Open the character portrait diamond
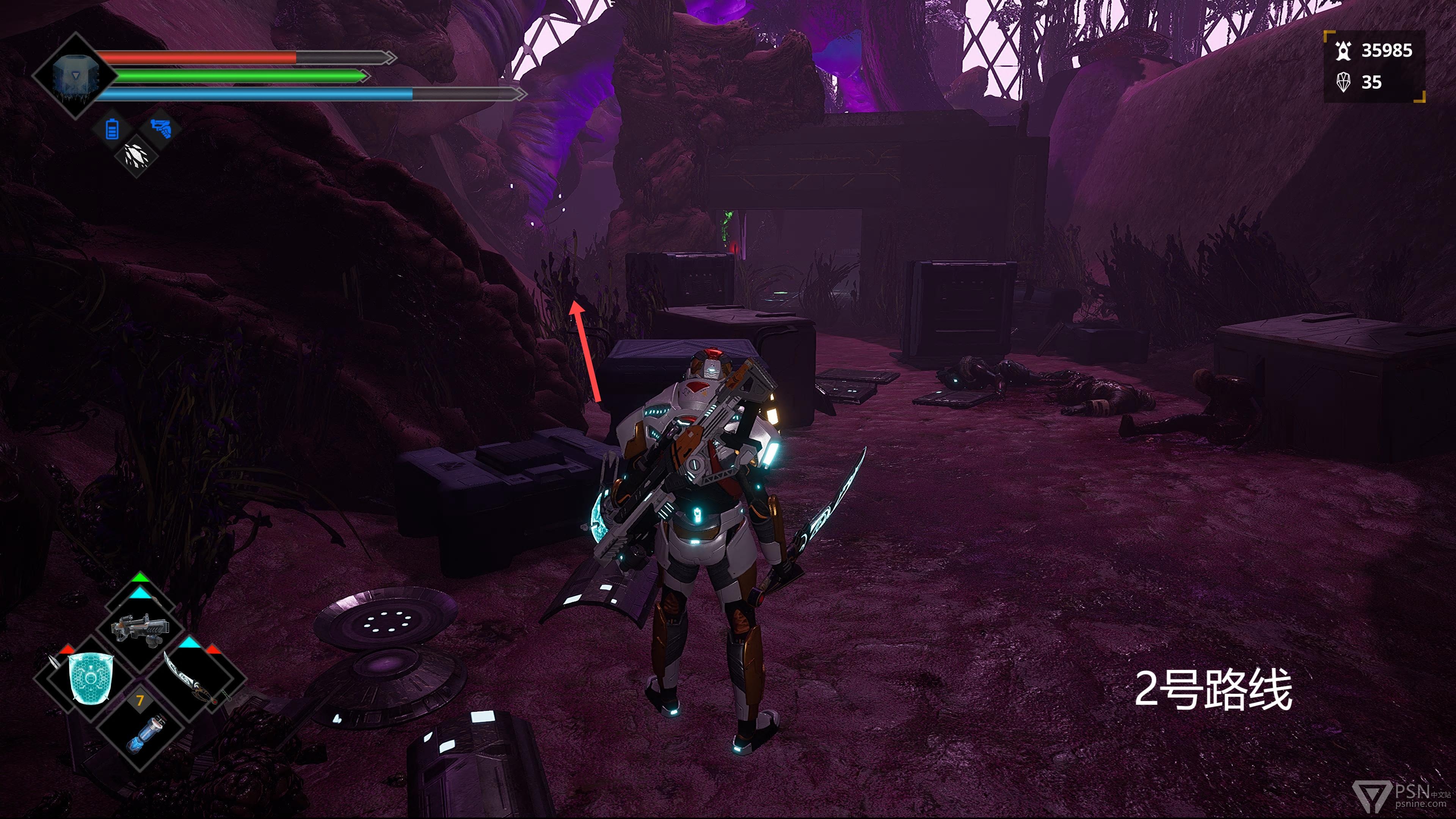 click(75, 76)
